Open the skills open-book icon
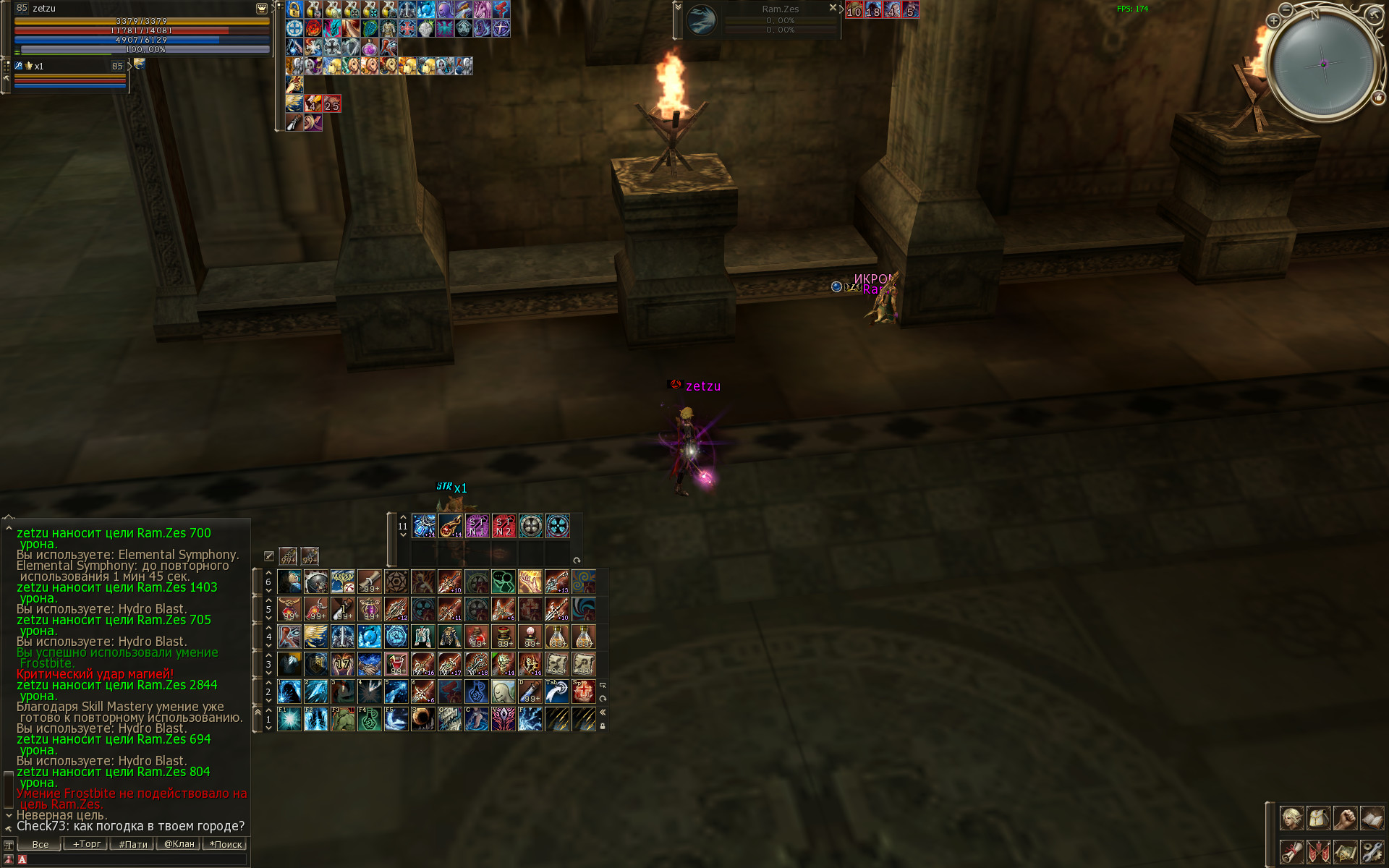Viewport: 1389px width, 868px height. (x=1372, y=818)
